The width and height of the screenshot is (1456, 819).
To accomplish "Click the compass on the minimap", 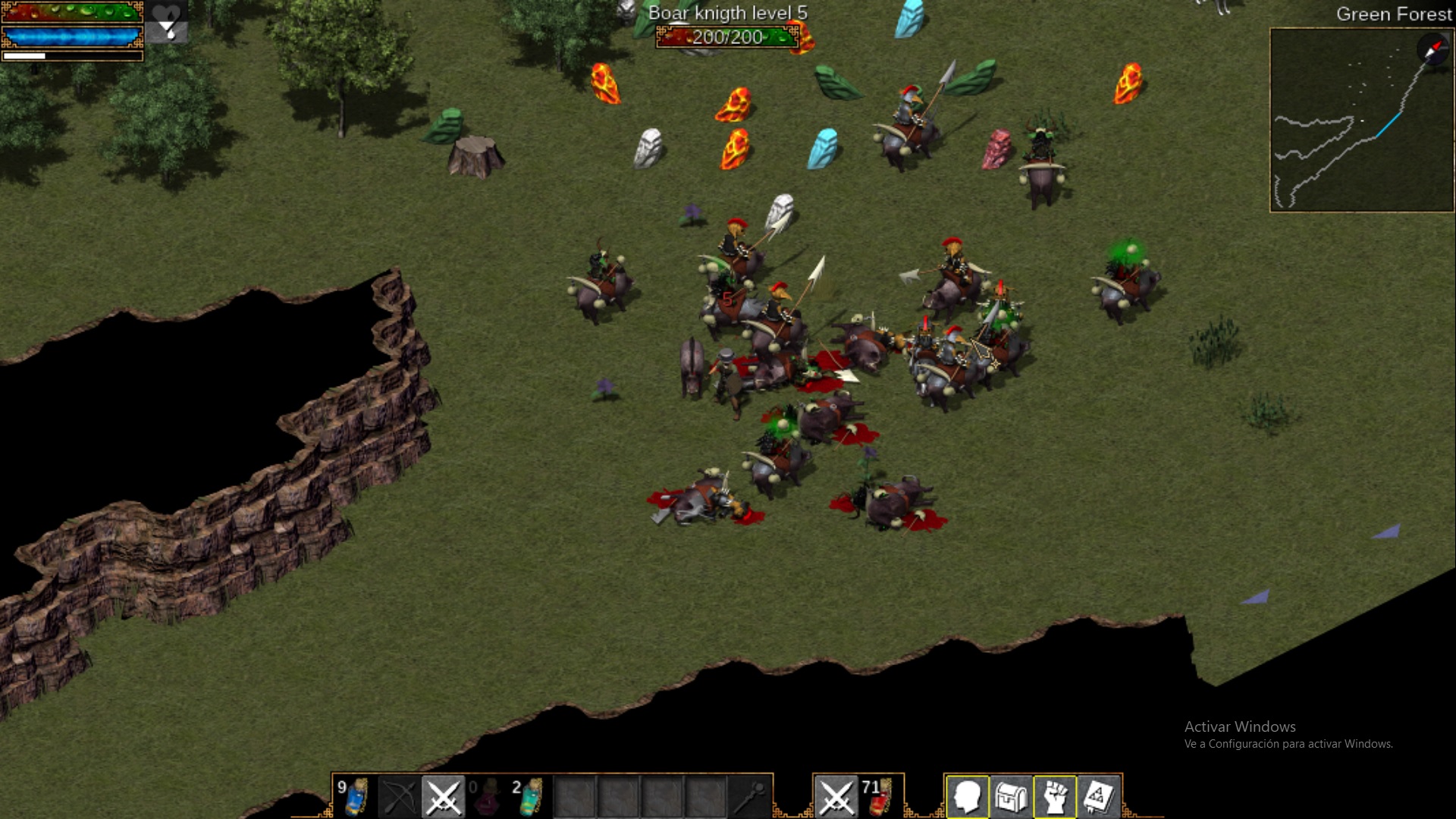I will click(x=1432, y=50).
